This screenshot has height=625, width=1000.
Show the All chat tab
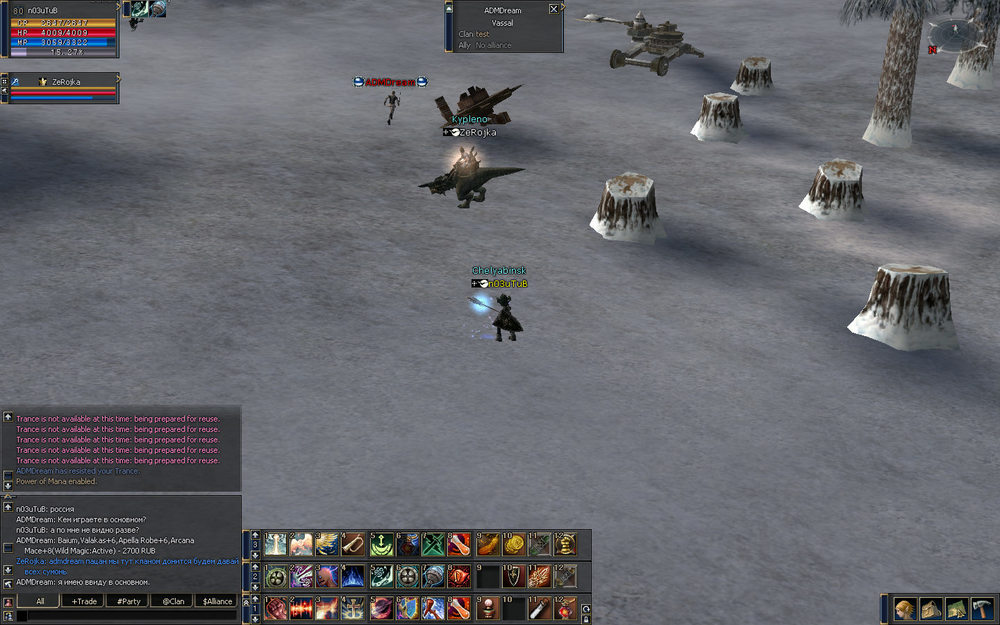[40, 601]
